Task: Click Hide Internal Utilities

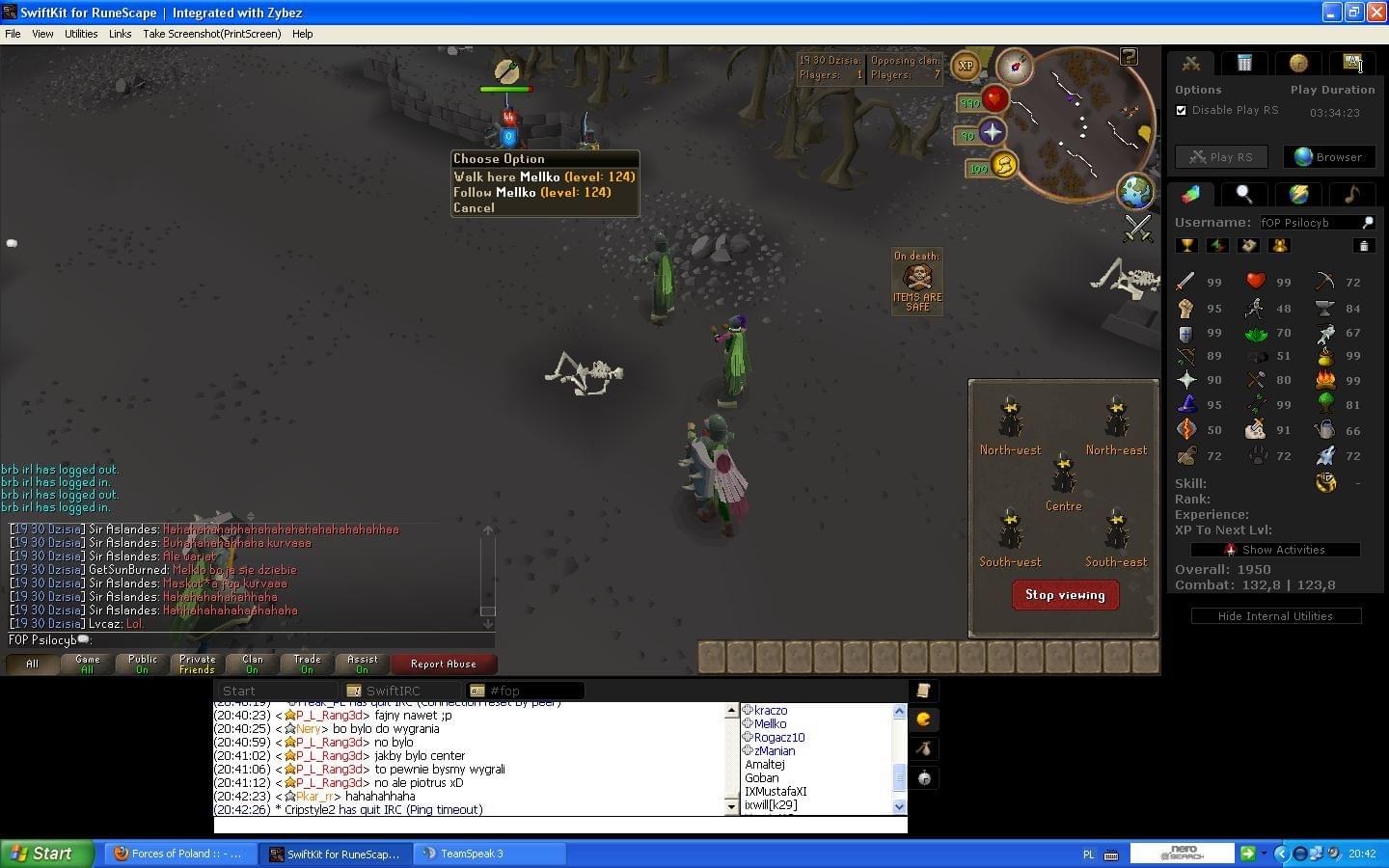Action: [1275, 616]
